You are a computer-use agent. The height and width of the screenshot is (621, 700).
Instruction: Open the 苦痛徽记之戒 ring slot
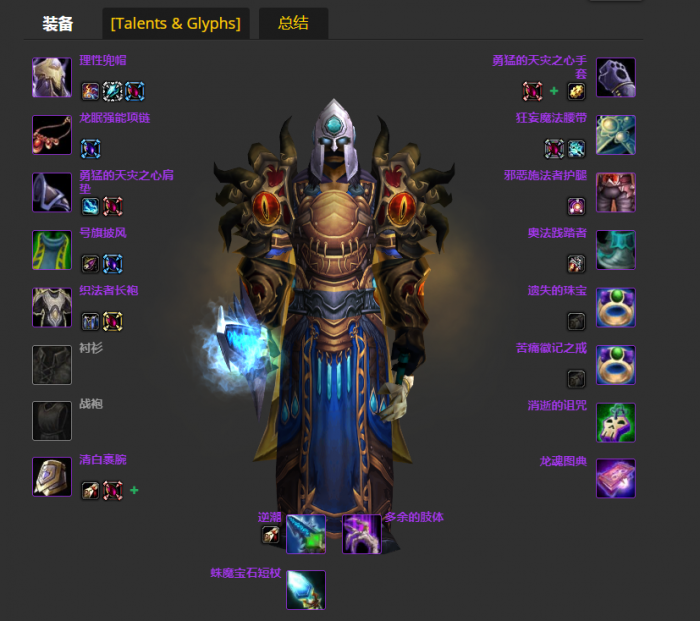click(x=616, y=365)
